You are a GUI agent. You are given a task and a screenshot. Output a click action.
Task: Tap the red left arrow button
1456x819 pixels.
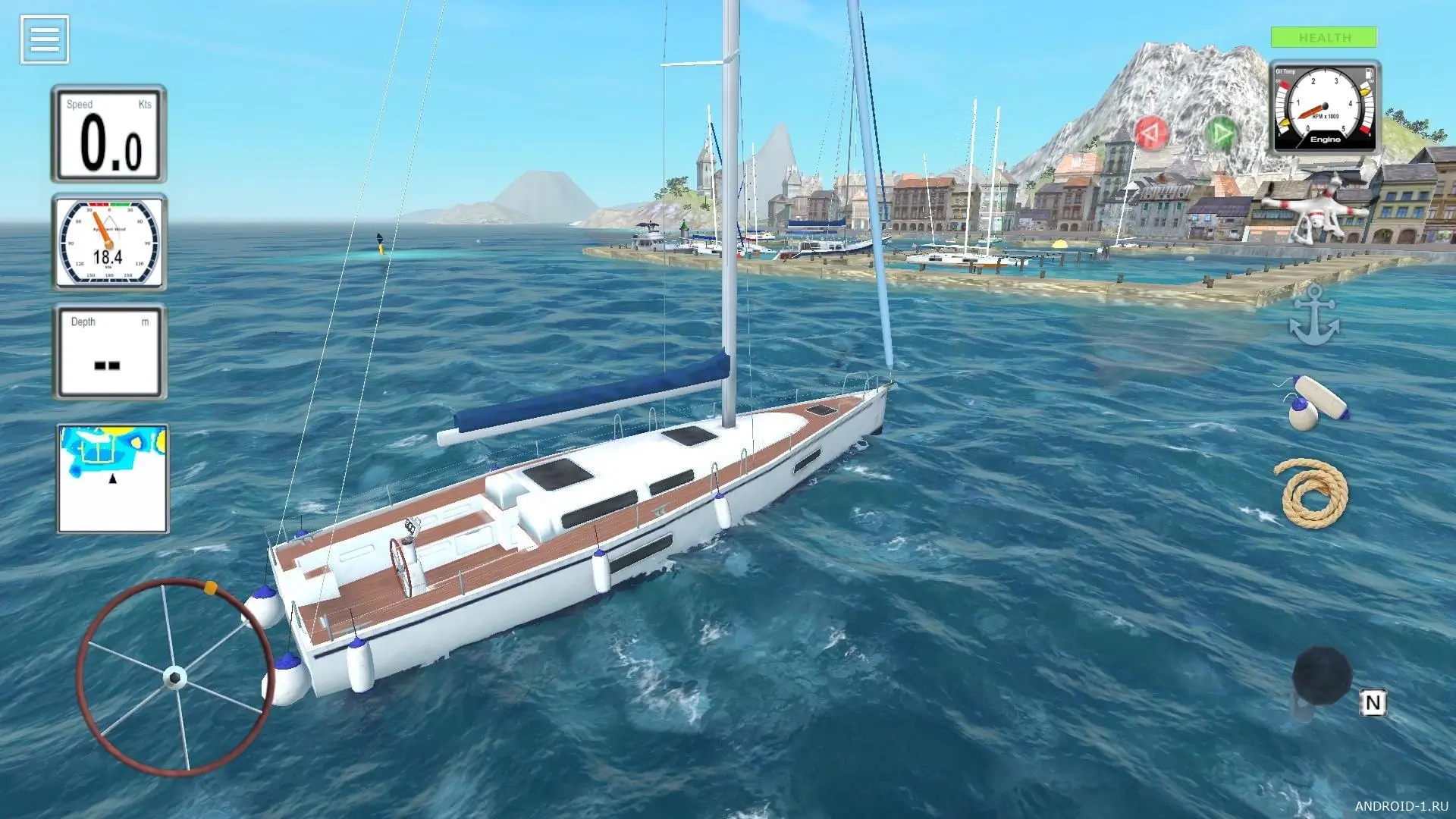pyautogui.click(x=1150, y=133)
